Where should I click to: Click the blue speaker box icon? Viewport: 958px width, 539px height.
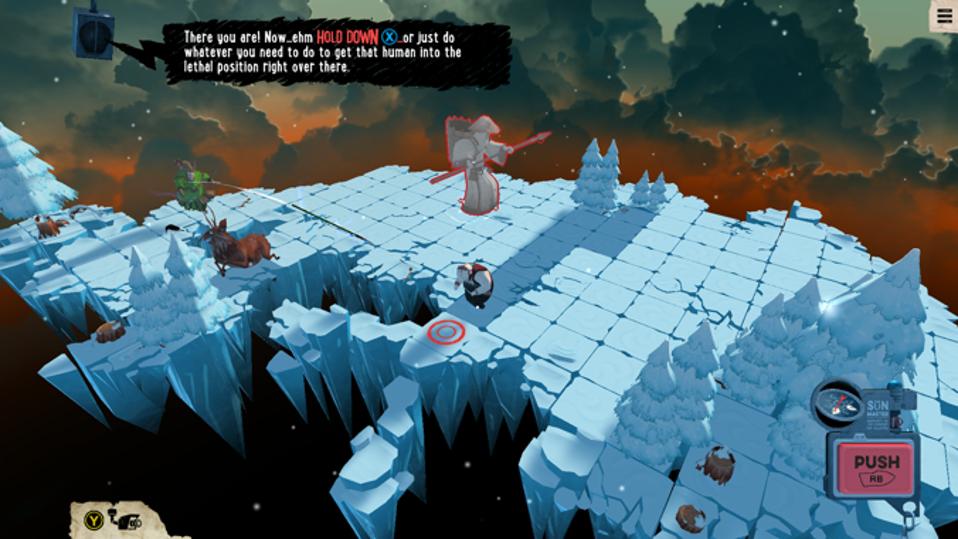pos(93,30)
